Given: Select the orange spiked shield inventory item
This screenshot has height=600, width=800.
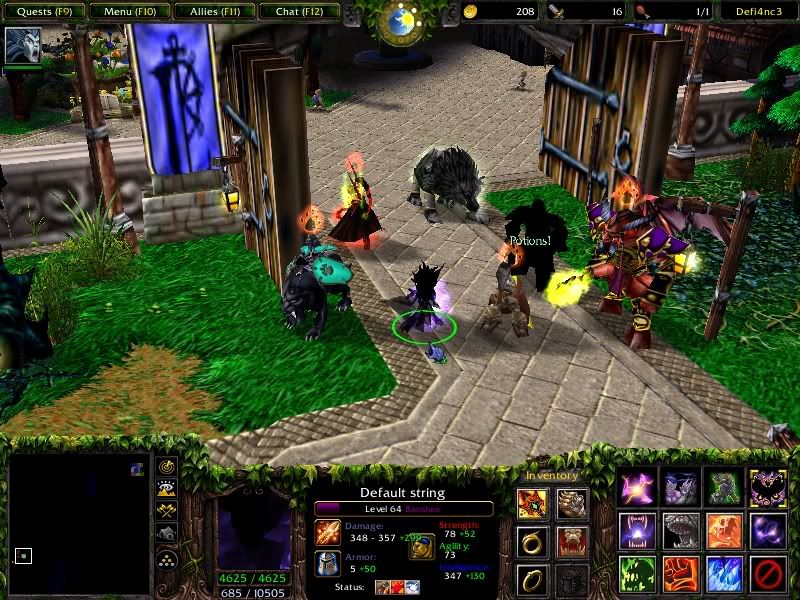Looking at the screenshot, I should point(532,505).
